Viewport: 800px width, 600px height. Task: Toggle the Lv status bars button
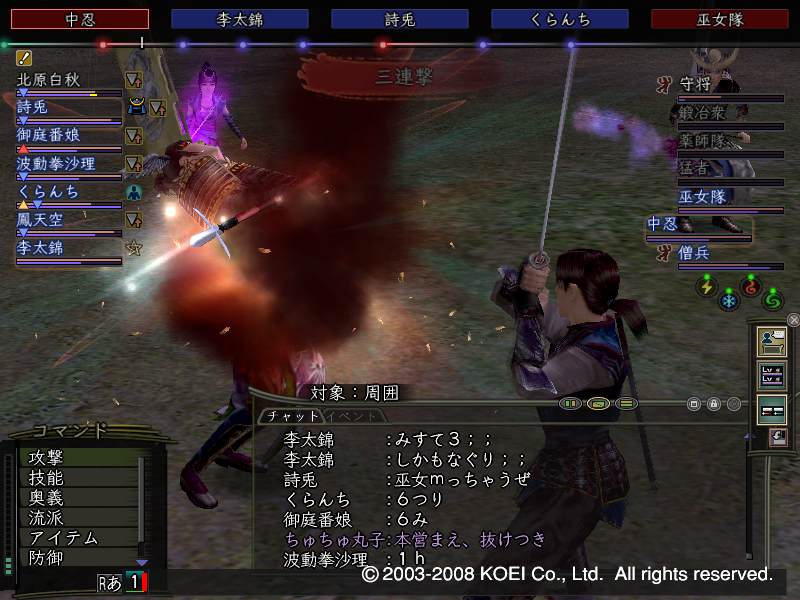(771, 375)
